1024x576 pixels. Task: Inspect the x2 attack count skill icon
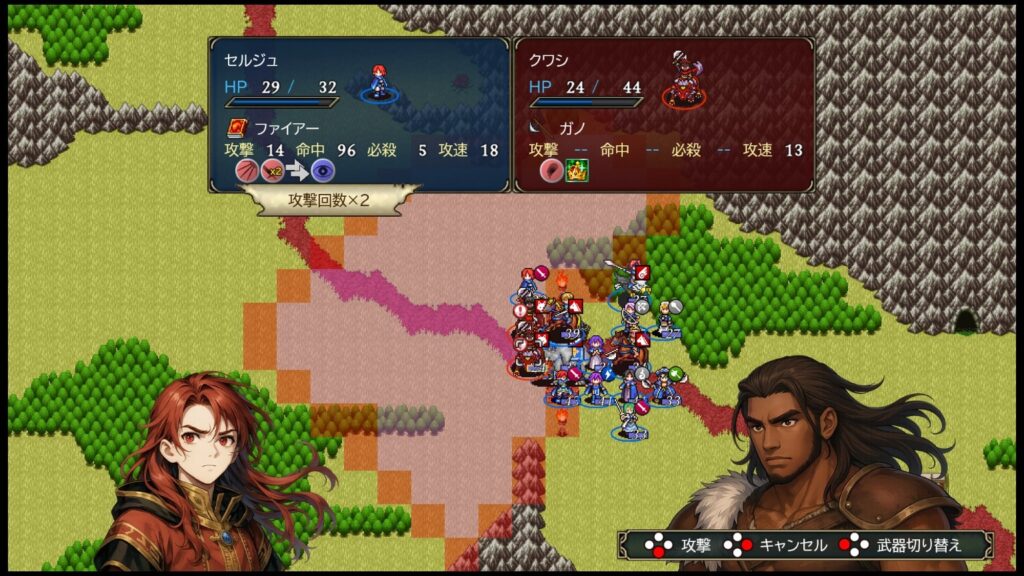click(x=272, y=170)
